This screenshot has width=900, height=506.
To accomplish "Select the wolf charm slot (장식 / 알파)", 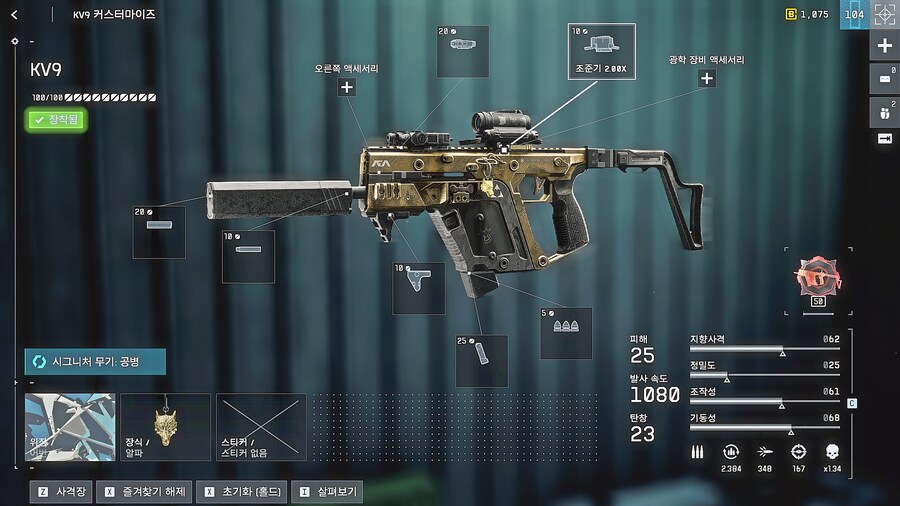I will click(165, 427).
